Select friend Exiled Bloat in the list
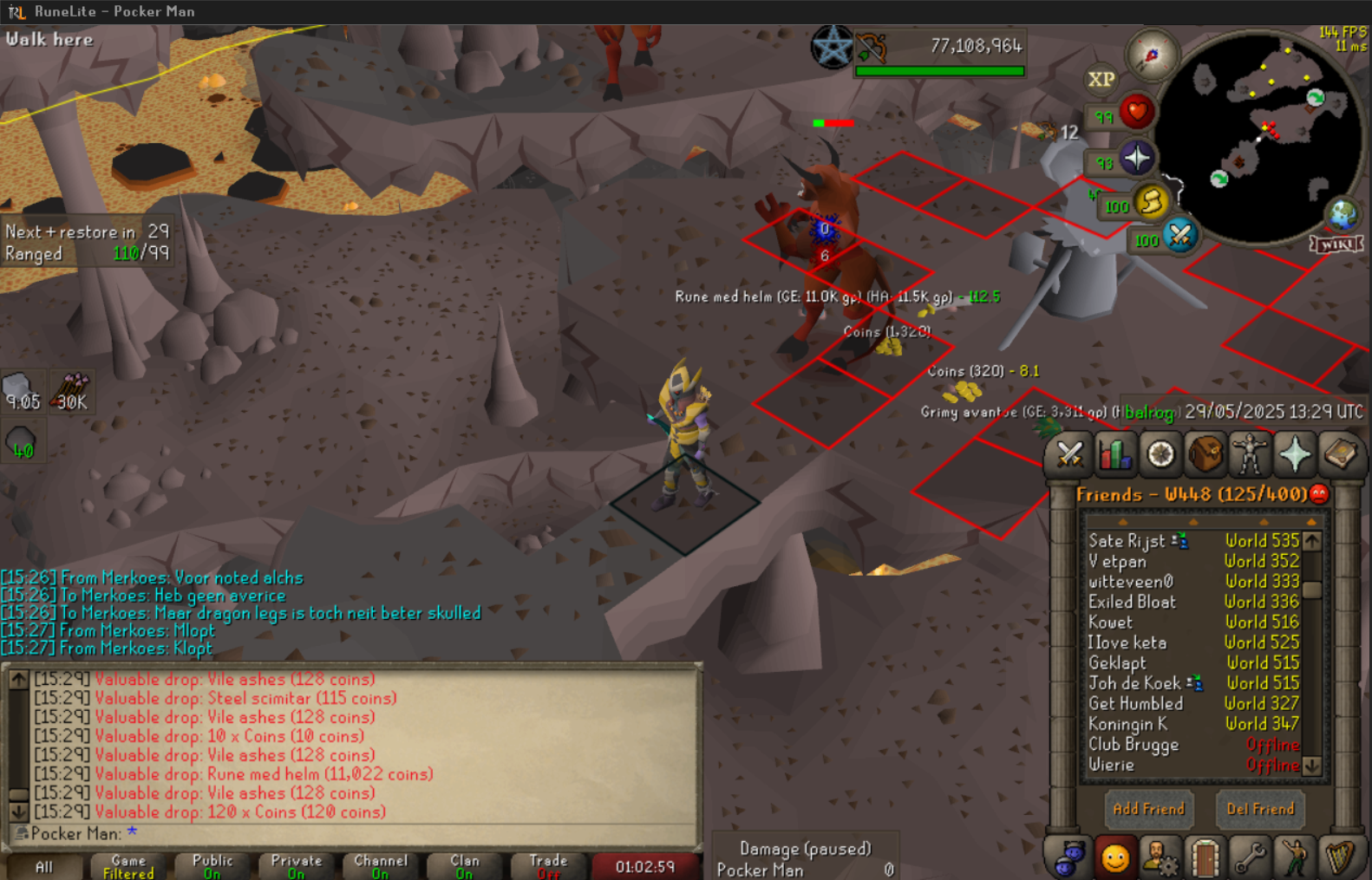 [1132, 602]
